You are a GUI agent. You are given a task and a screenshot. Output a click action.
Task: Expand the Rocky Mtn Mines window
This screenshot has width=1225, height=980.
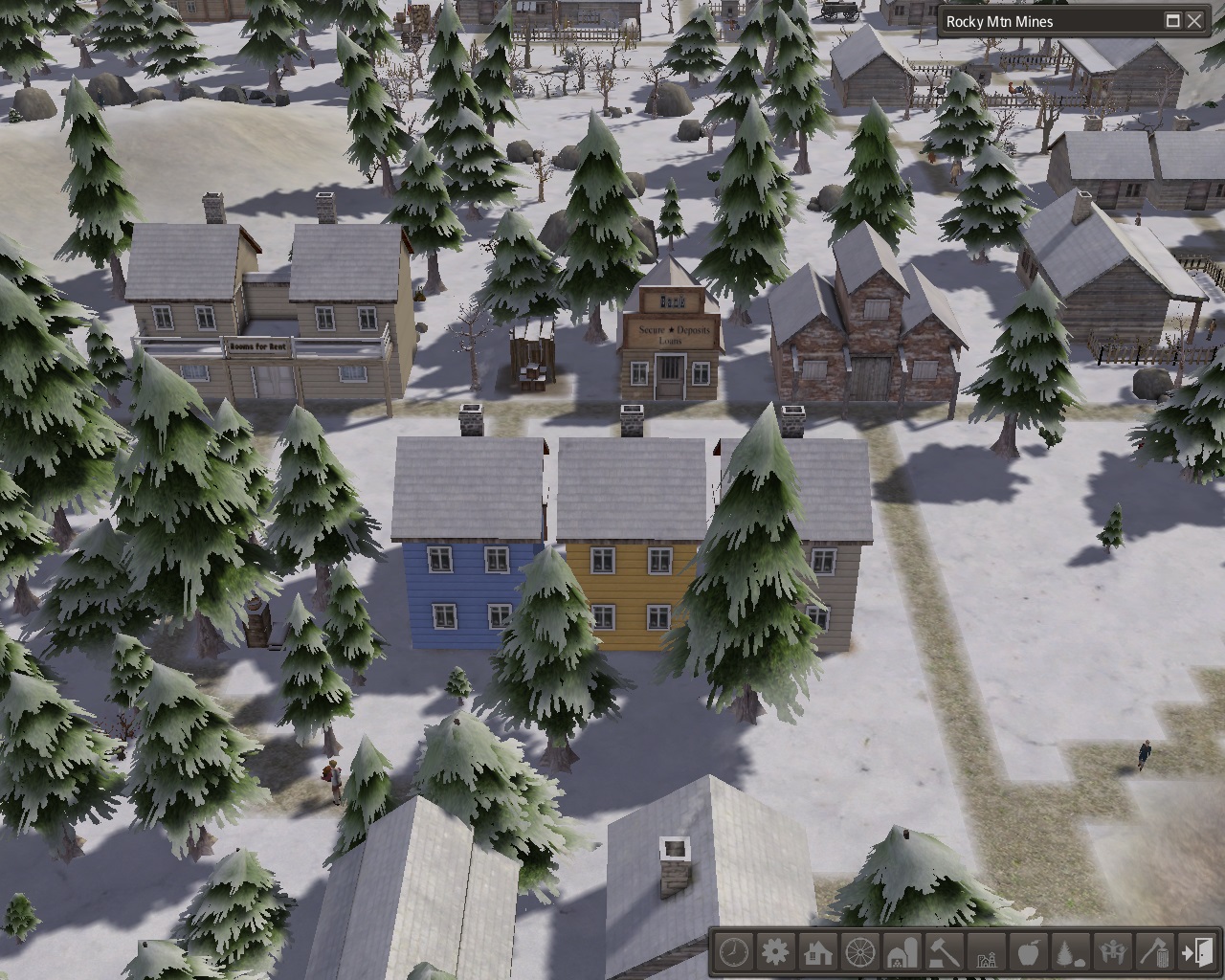(1173, 21)
